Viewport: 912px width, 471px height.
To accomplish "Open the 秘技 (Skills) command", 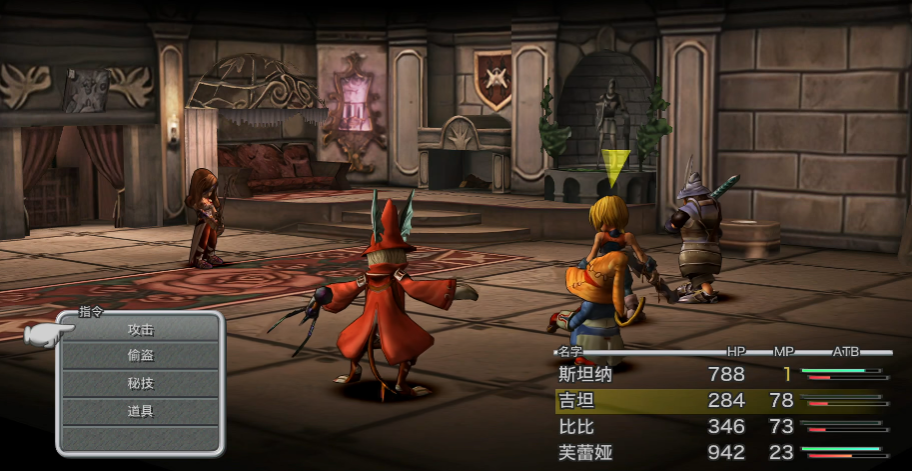I will [140, 384].
